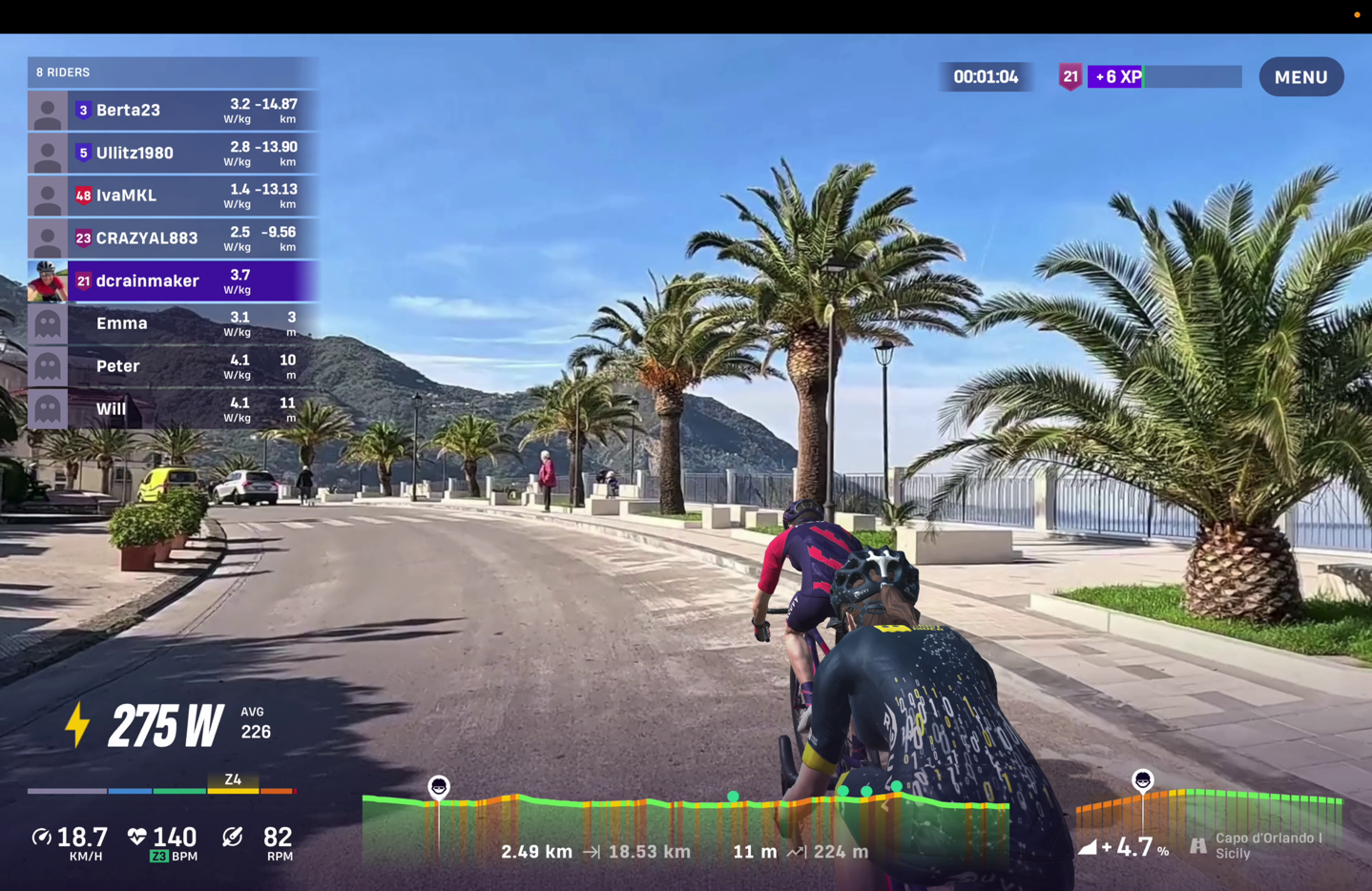This screenshot has height=891, width=1372.
Task: Choose ghost rider Will
Action: click(x=173, y=409)
